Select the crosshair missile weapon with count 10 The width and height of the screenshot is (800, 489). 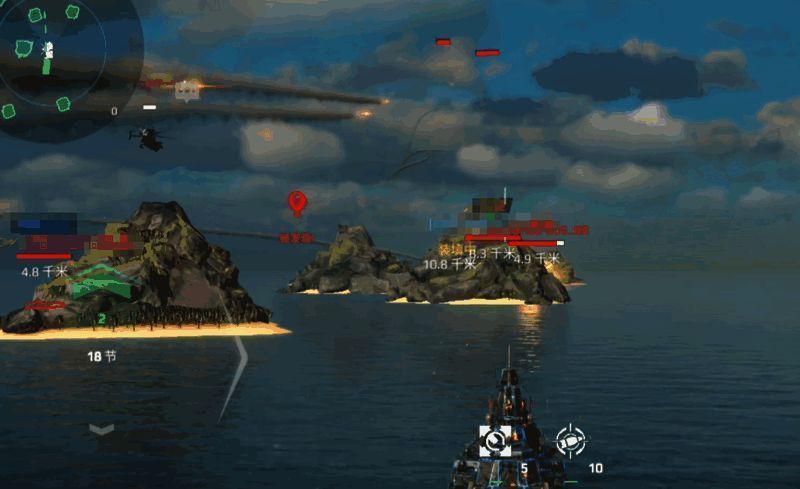coord(570,440)
